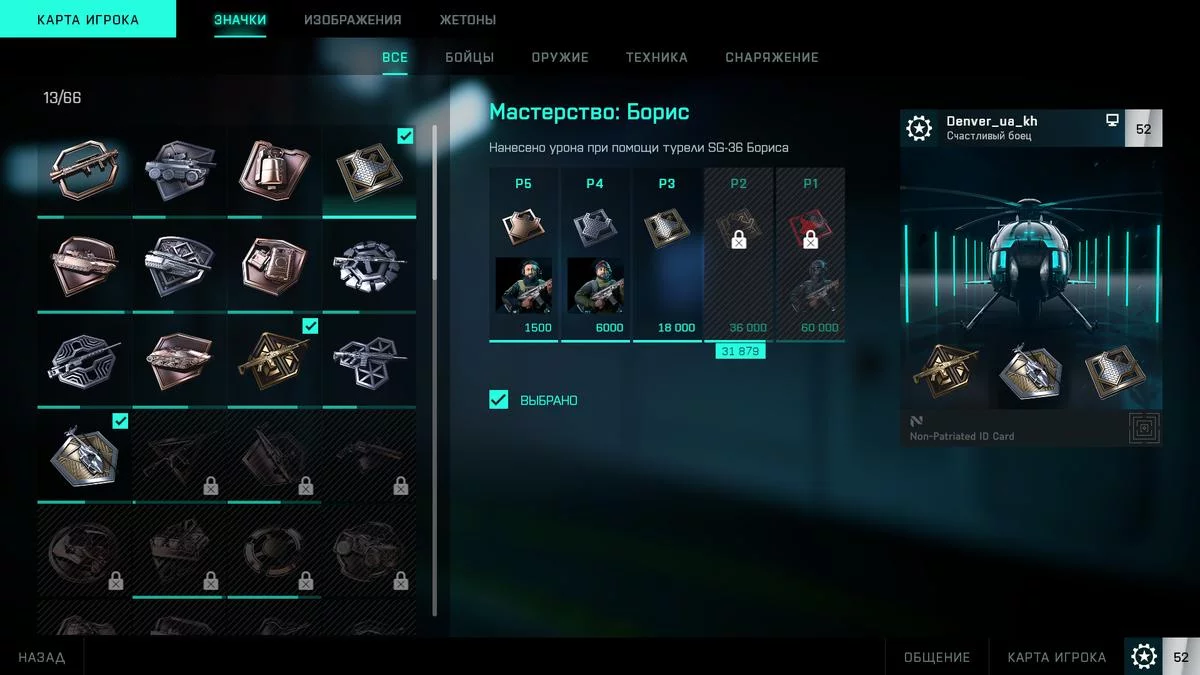Select the P5 mastery tier tile
Screen dimensions: 1200x675
click(523, 254)
